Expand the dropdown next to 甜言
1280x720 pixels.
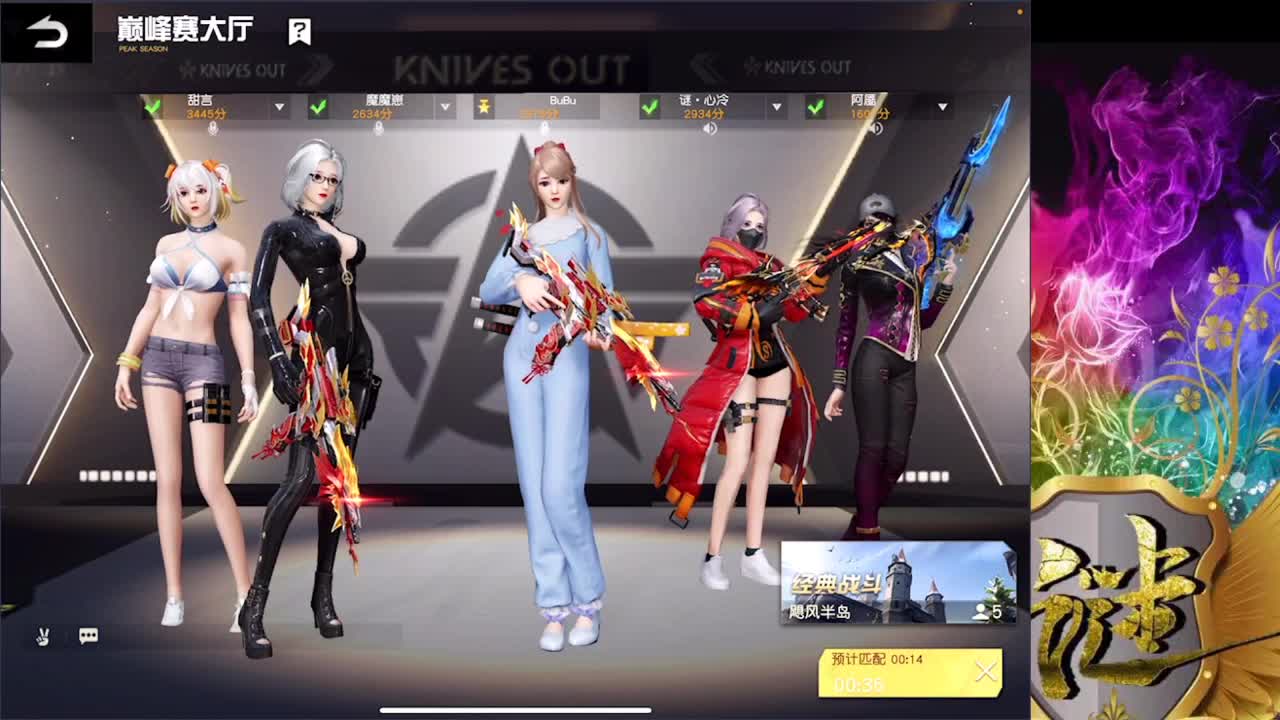coord(277,107)
